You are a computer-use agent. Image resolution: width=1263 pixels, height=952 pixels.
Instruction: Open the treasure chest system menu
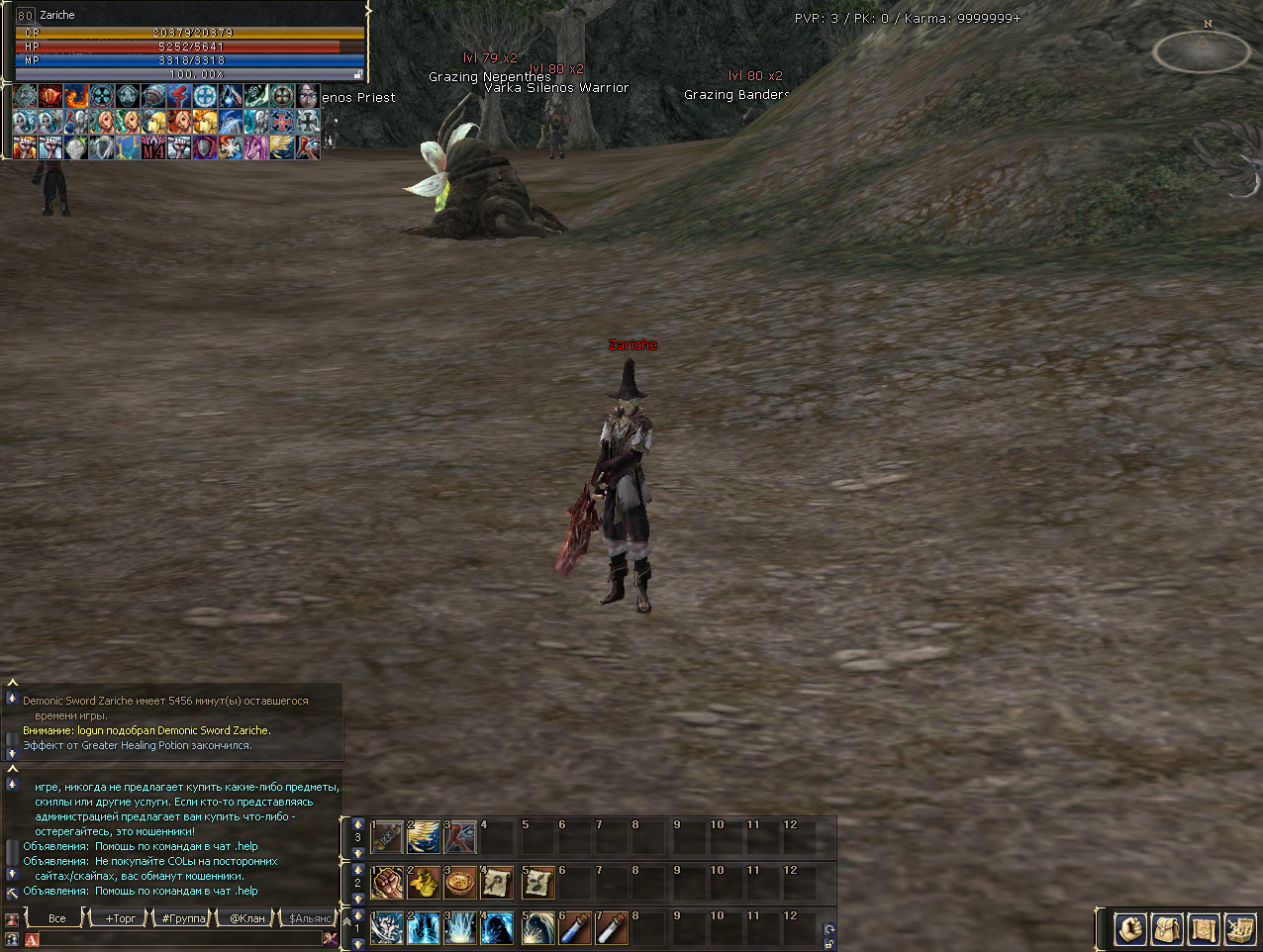tap(1239, 929)
